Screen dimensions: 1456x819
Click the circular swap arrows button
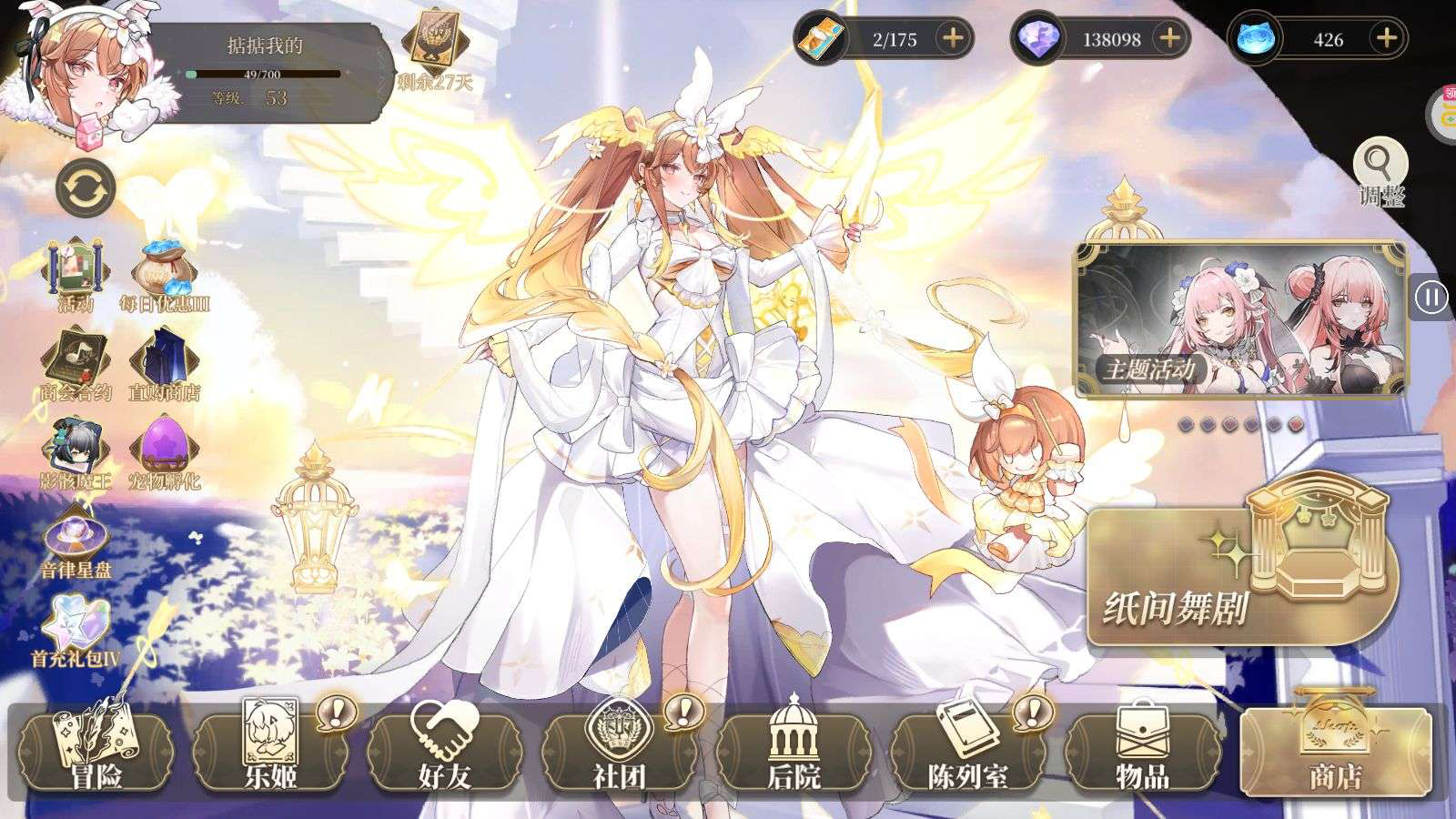coord(86,189)
